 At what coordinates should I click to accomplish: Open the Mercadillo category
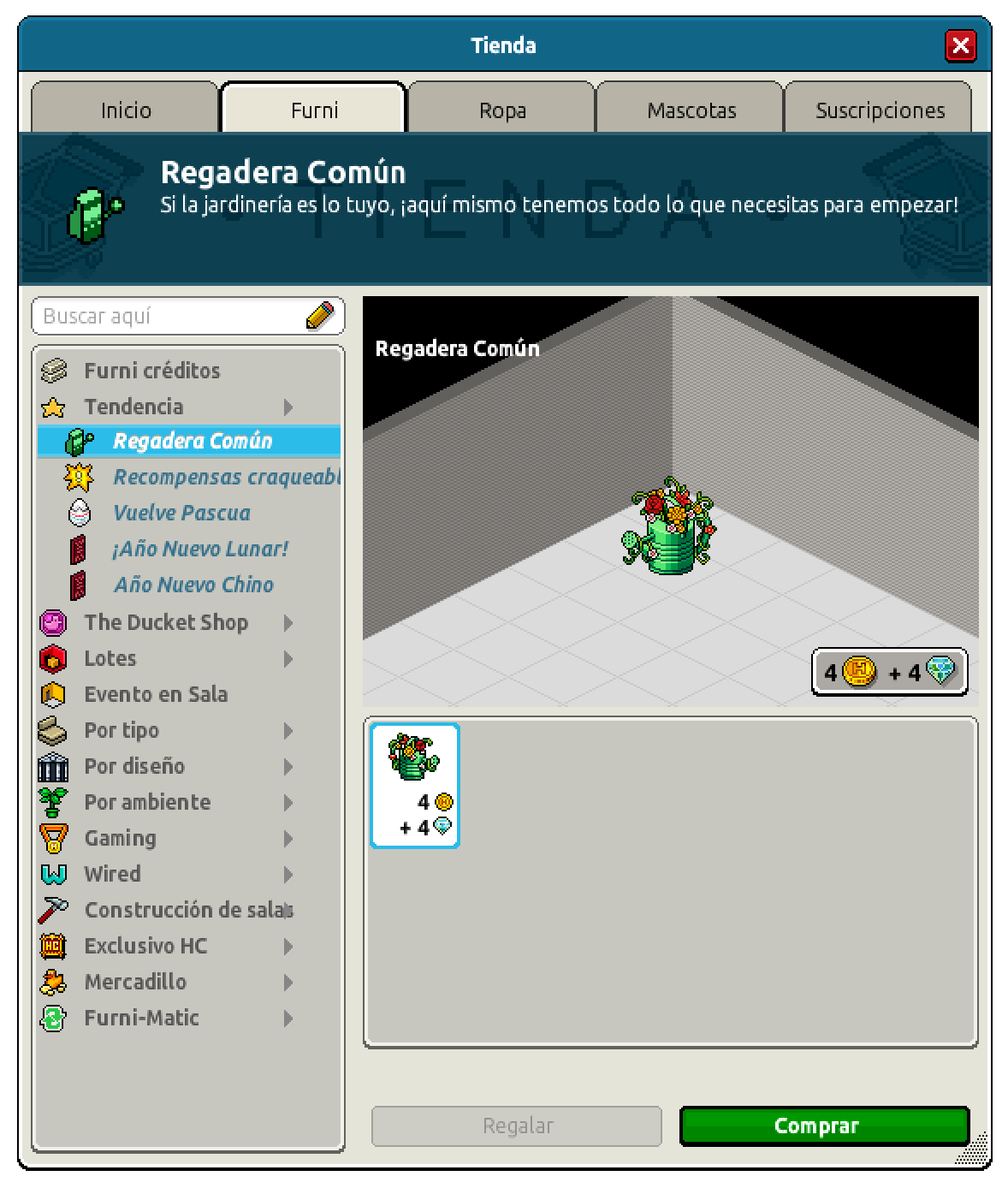[x=135, y=982]
